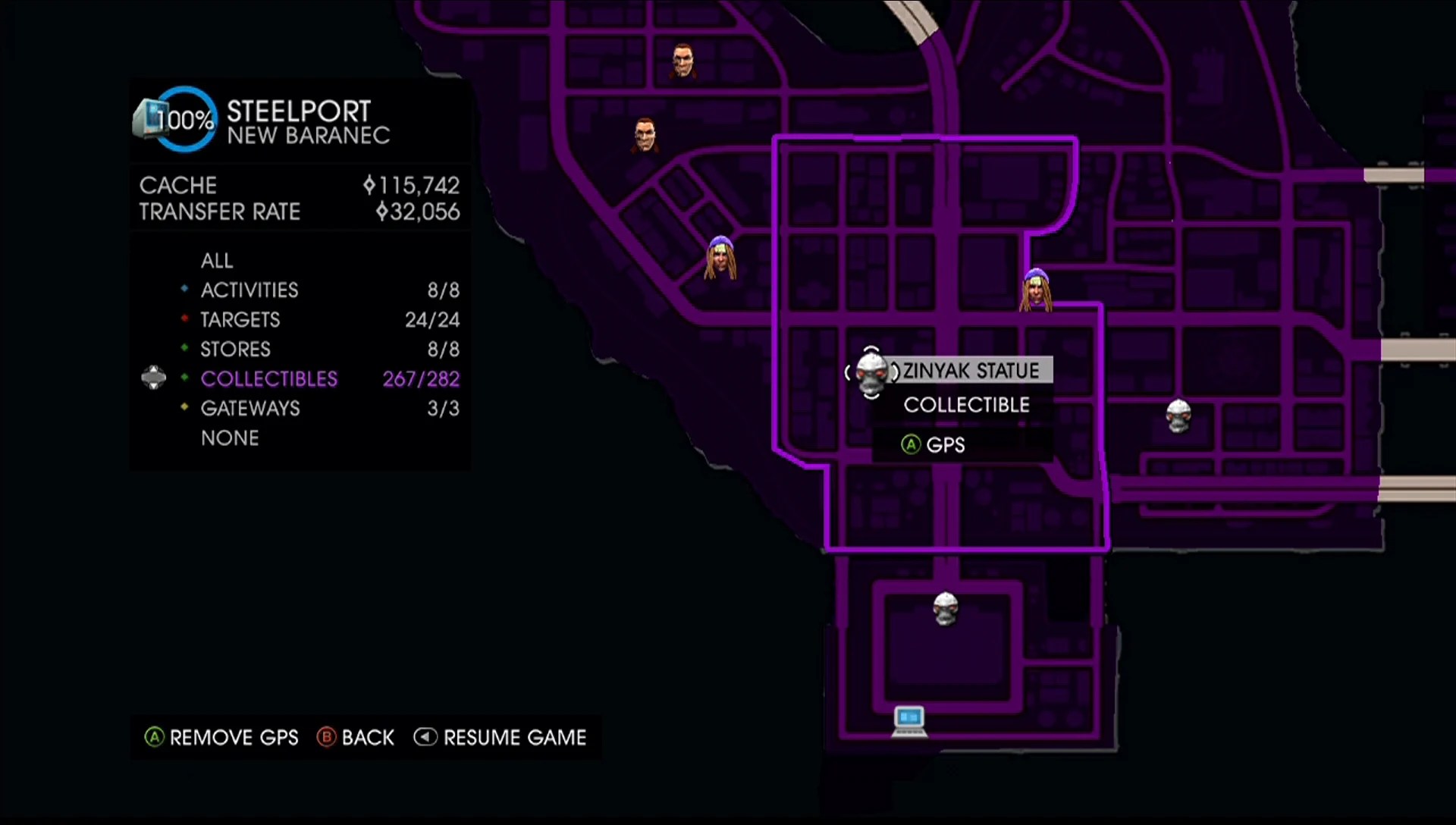Viewport: 1456px width, 825px height.
Task: Toggle GATEWAYS markers display
Action: (250, 408)
